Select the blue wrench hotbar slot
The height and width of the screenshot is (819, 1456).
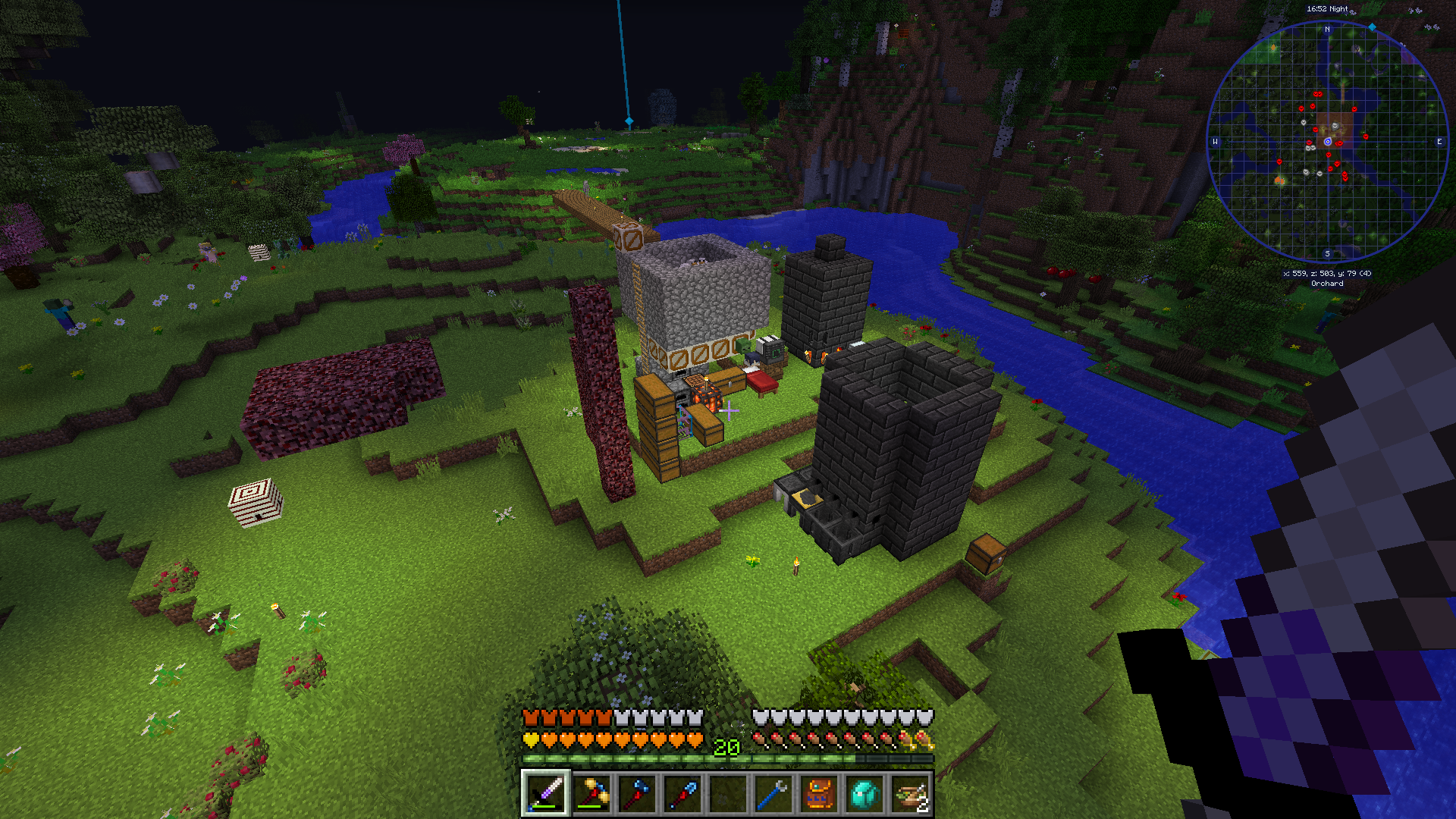coord(773,794)
